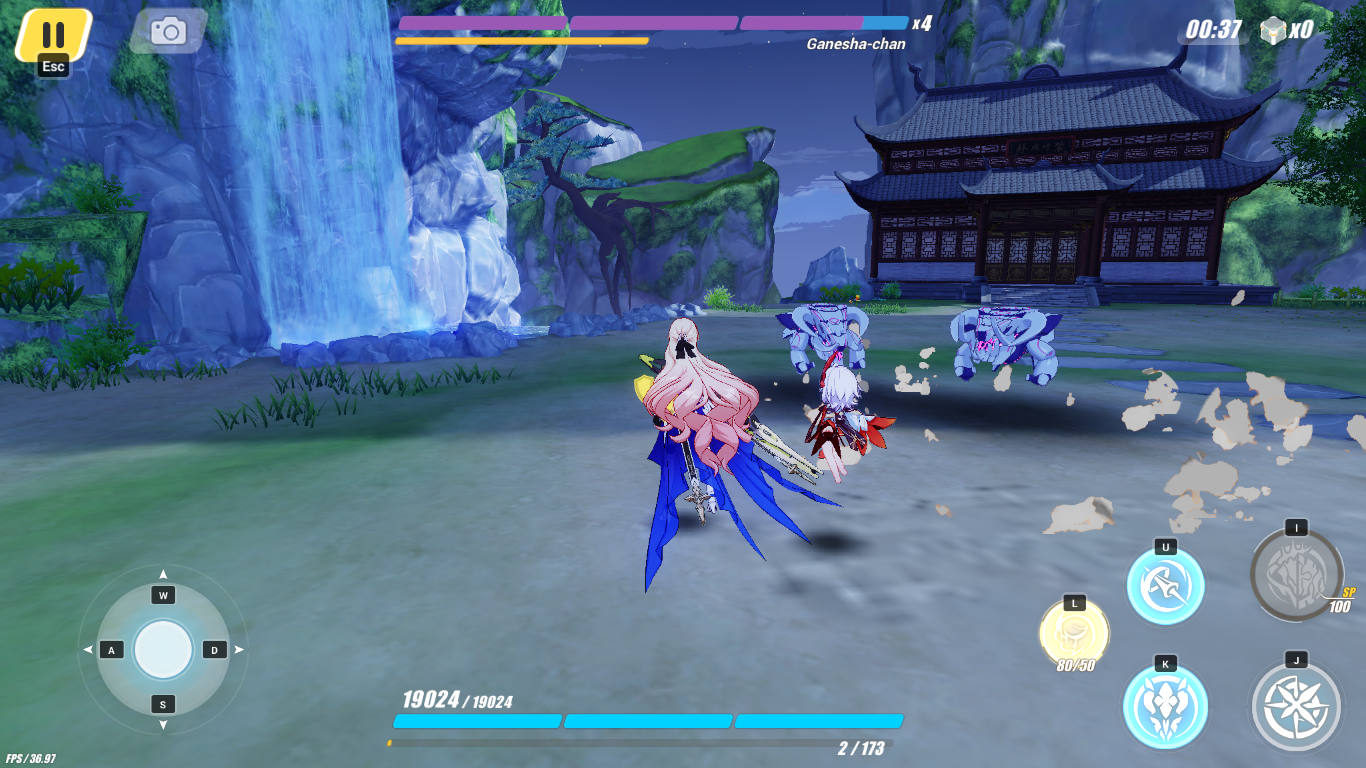Tap the D key on the on-screen joystick

pos(213,648)
